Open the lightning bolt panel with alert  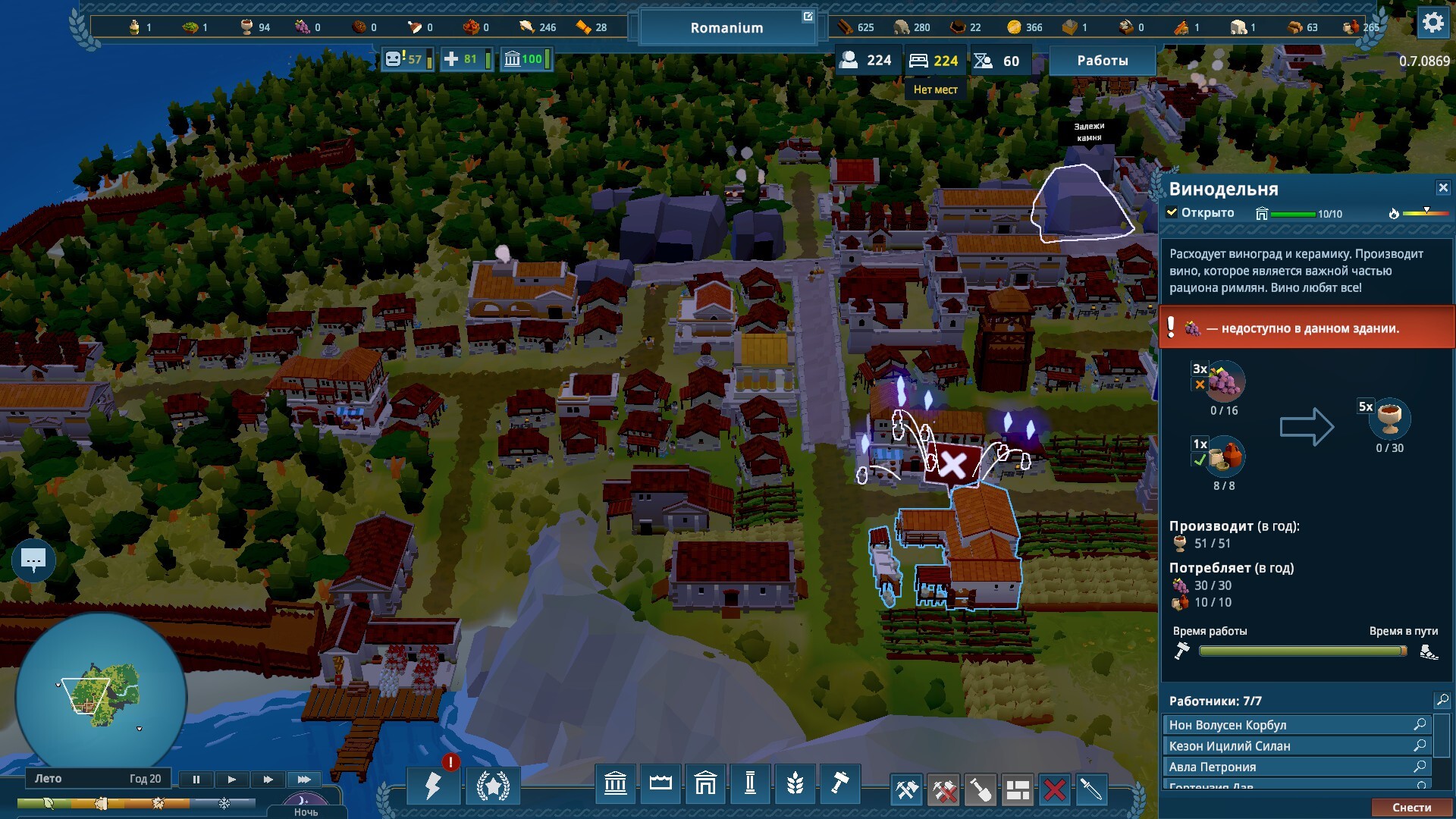click(433, 786)
